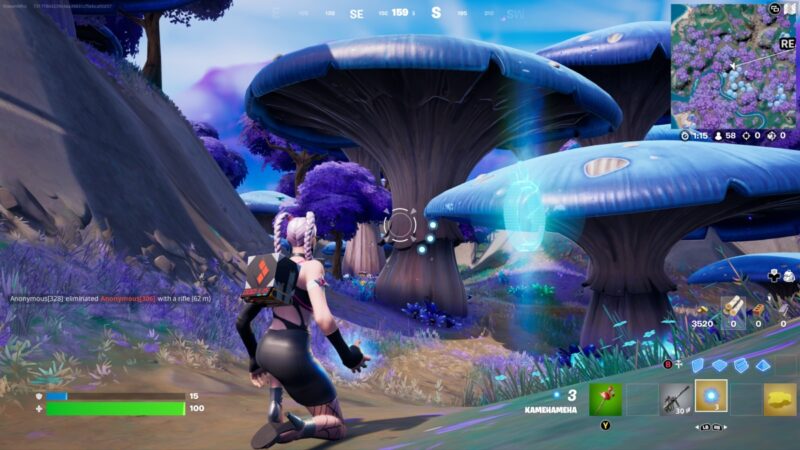The width and height of the screenshot is (800, 450).
Task: Select the harvesting tool pickaxe slot
Action: pos(605,399)
